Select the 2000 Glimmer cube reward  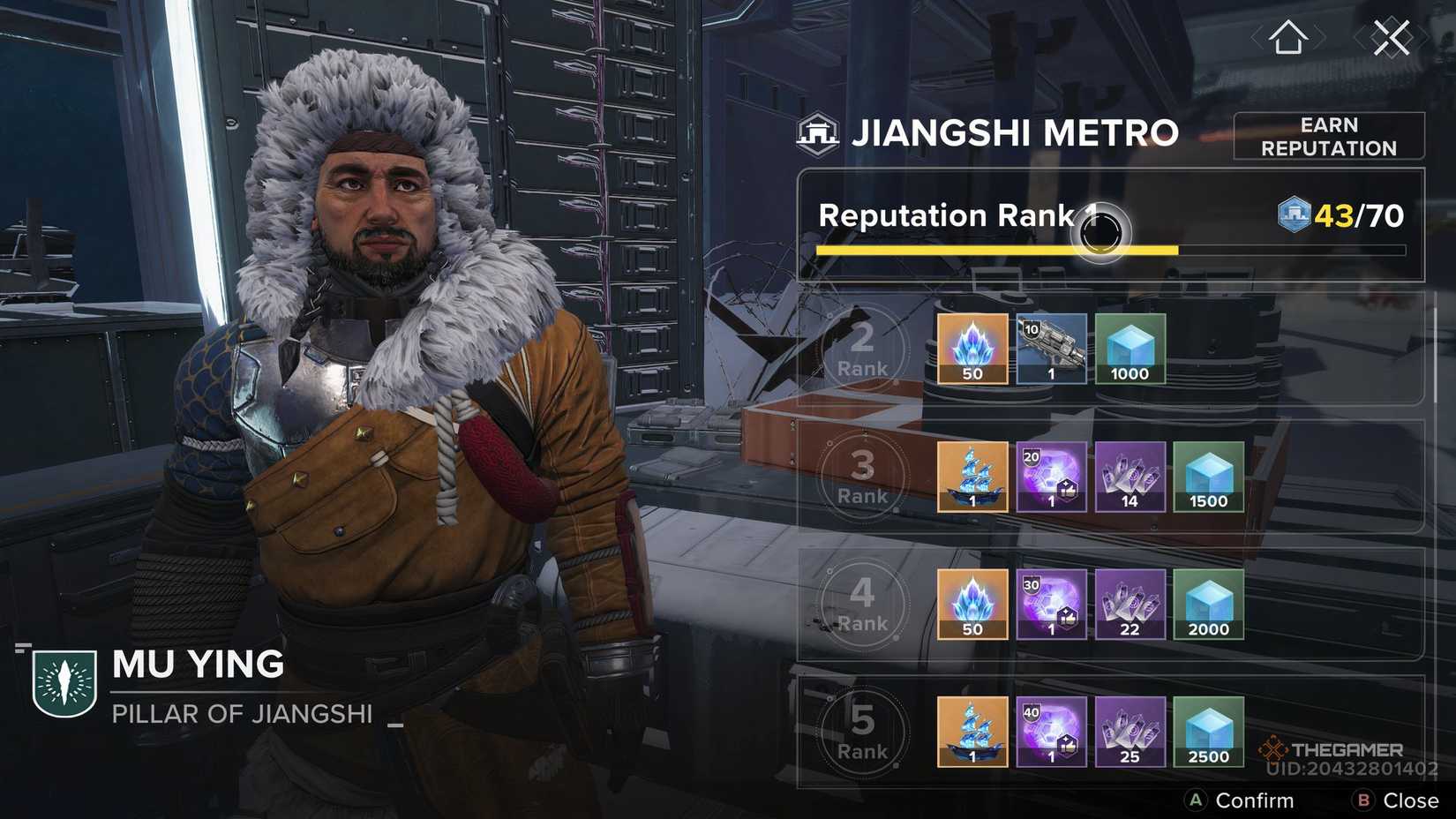tap(1208, 604)
